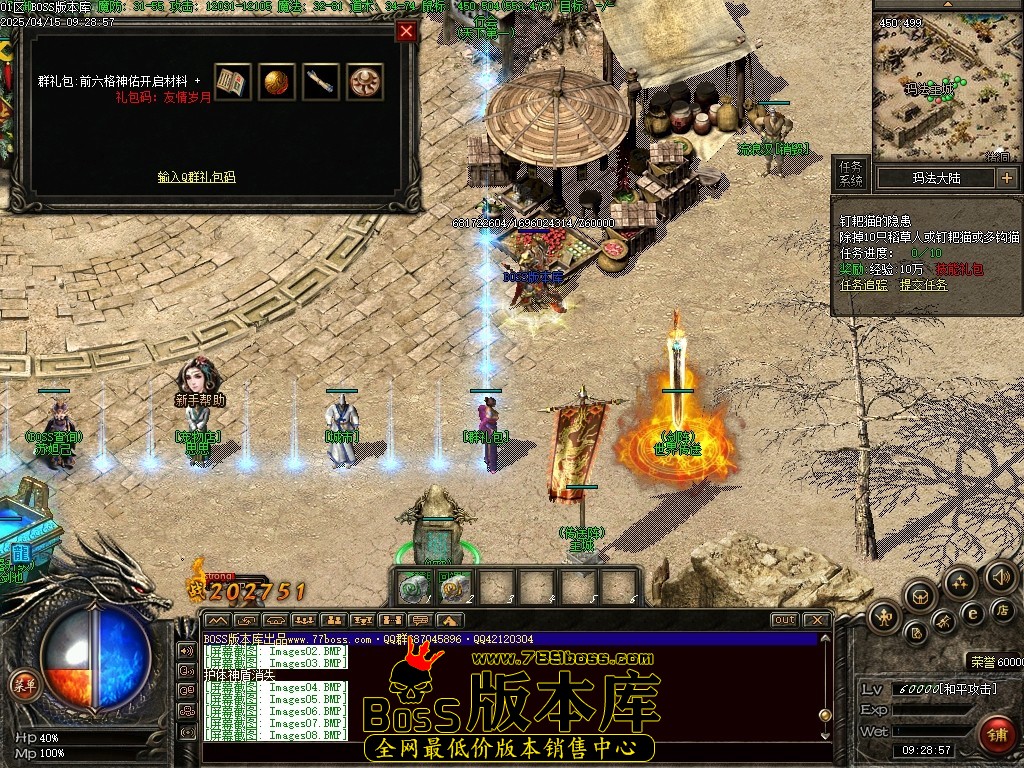
Task: Click the 'out' button on chat bar
Action: 785,620
